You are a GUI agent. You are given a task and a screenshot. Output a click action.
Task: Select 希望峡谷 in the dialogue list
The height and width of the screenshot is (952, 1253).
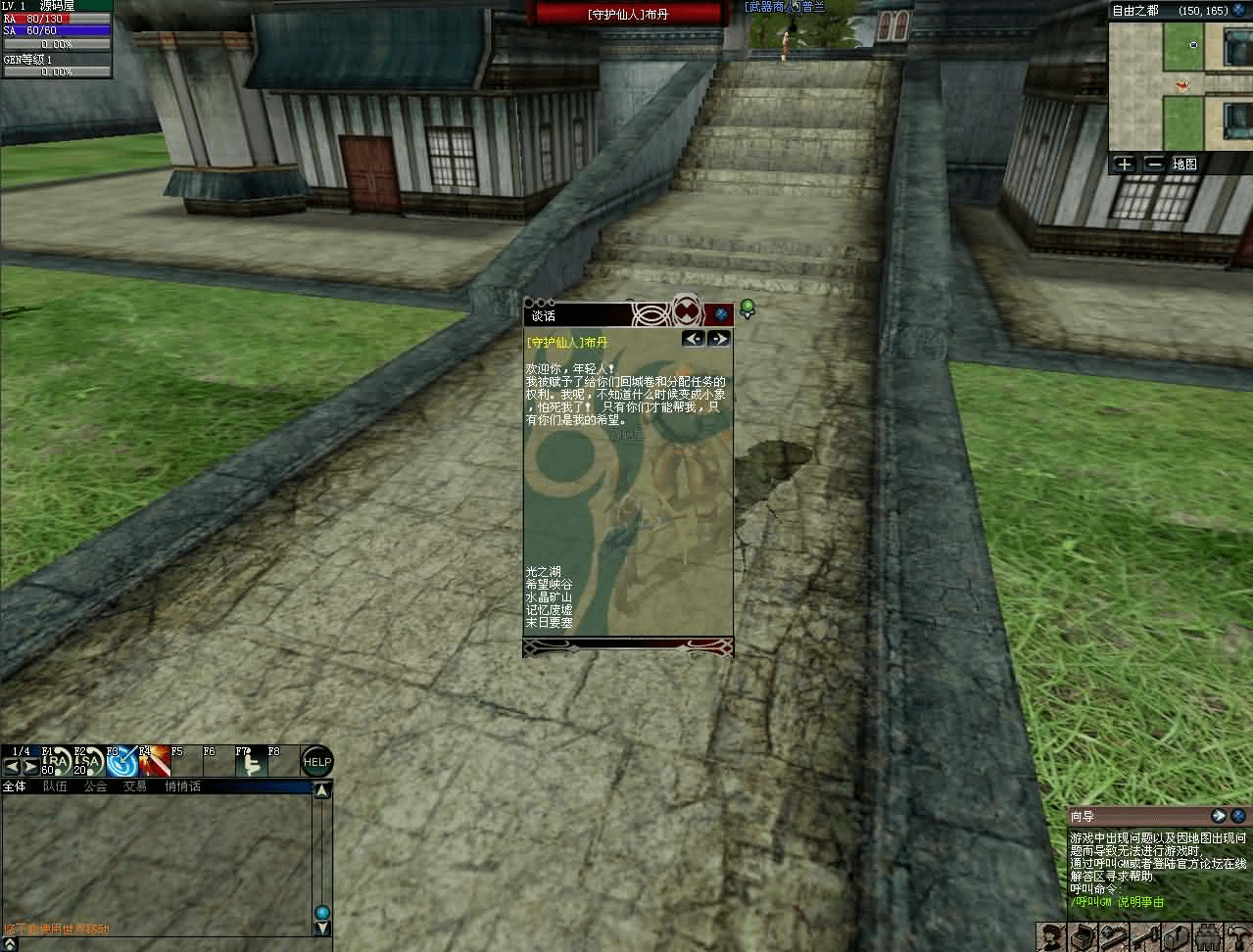coord(548,584)
